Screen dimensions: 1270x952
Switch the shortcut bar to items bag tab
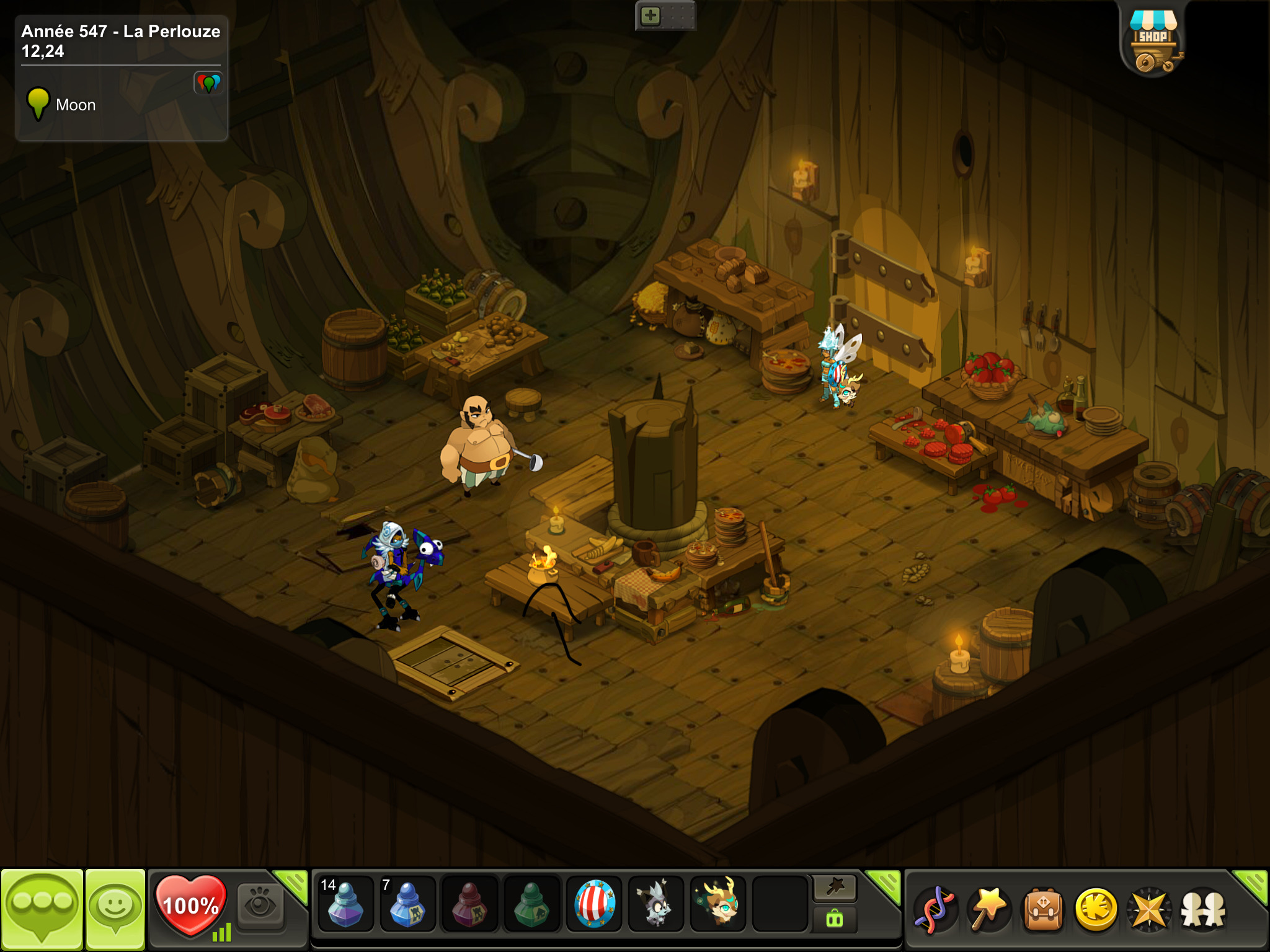pyautogui.click(x=835, y=919)
